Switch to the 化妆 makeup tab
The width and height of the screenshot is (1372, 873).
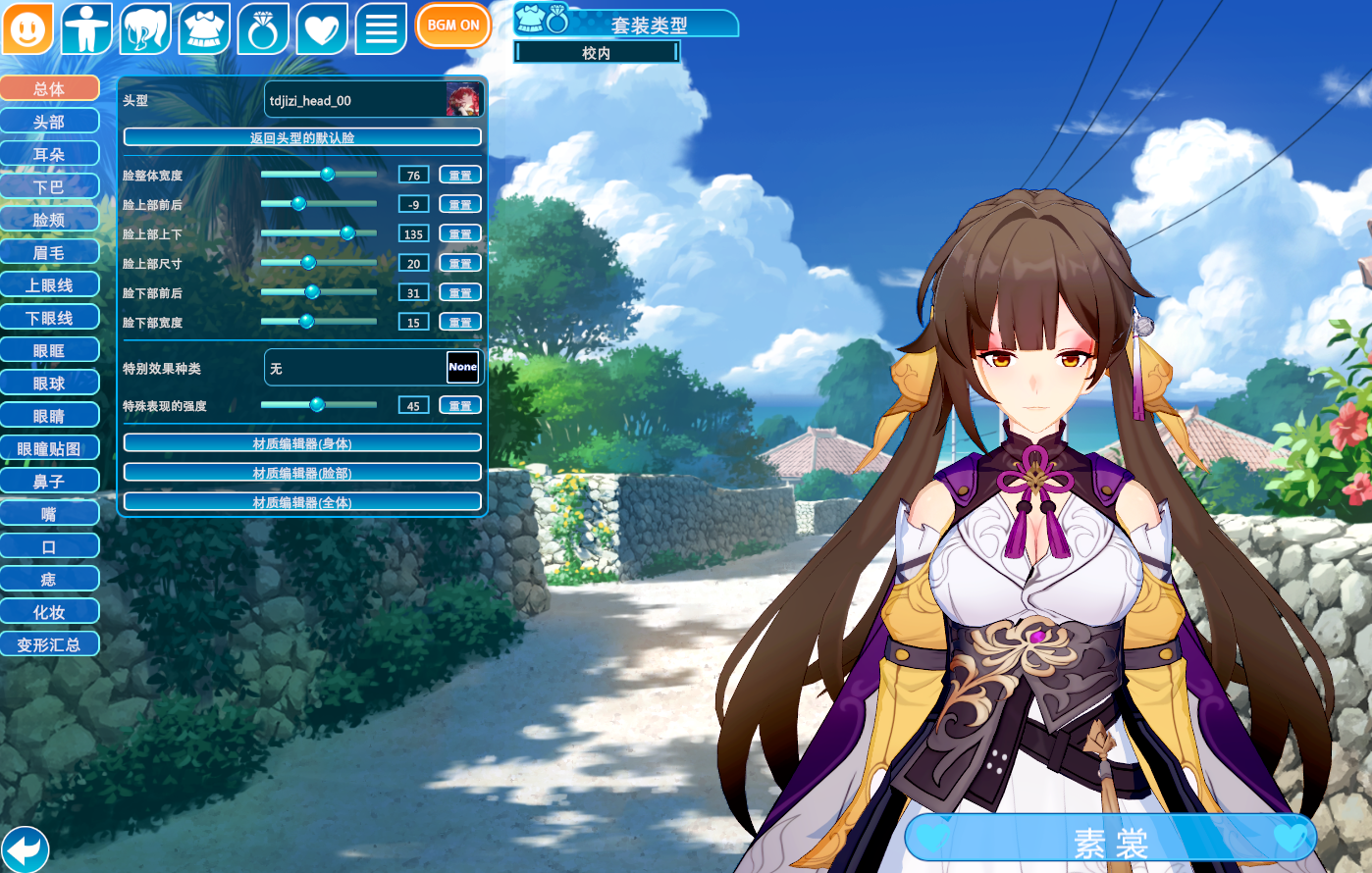(x=49, y=612)
